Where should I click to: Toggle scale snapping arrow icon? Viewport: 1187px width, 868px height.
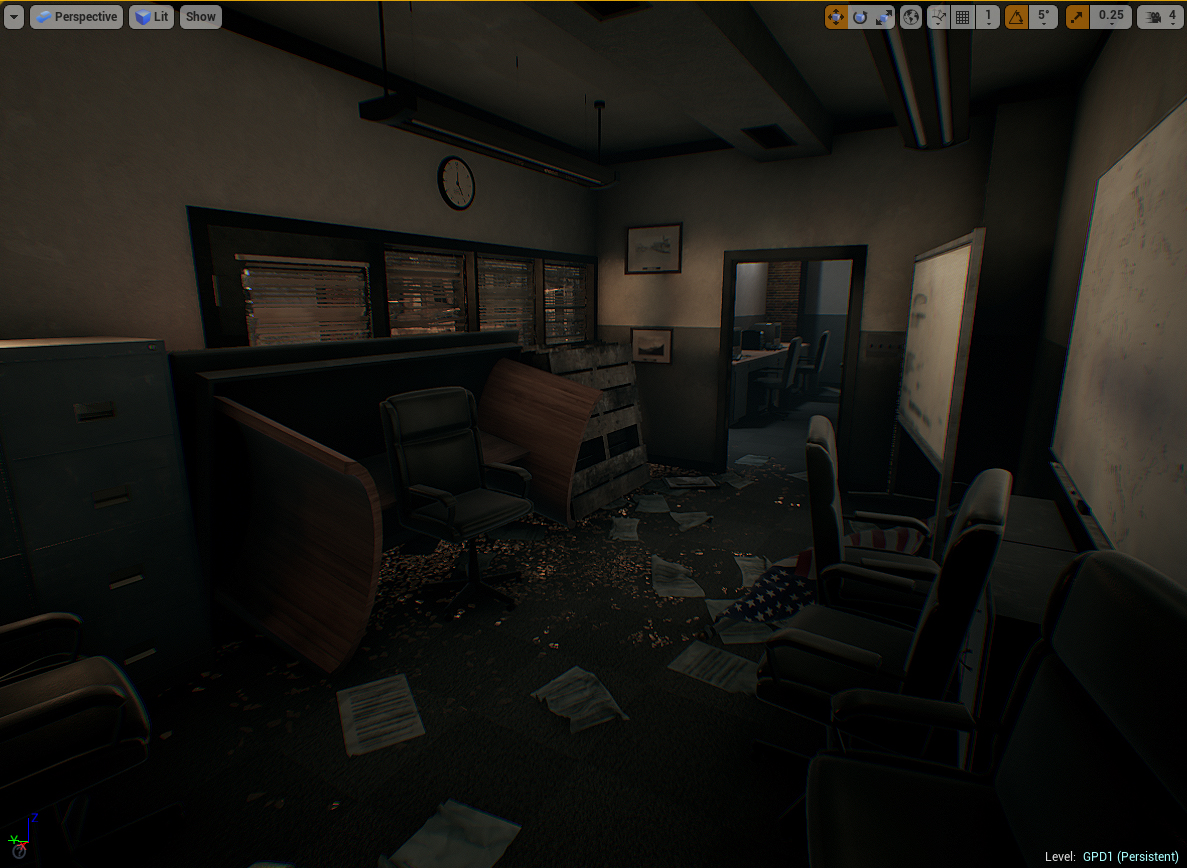click(x=1077, y=17)
